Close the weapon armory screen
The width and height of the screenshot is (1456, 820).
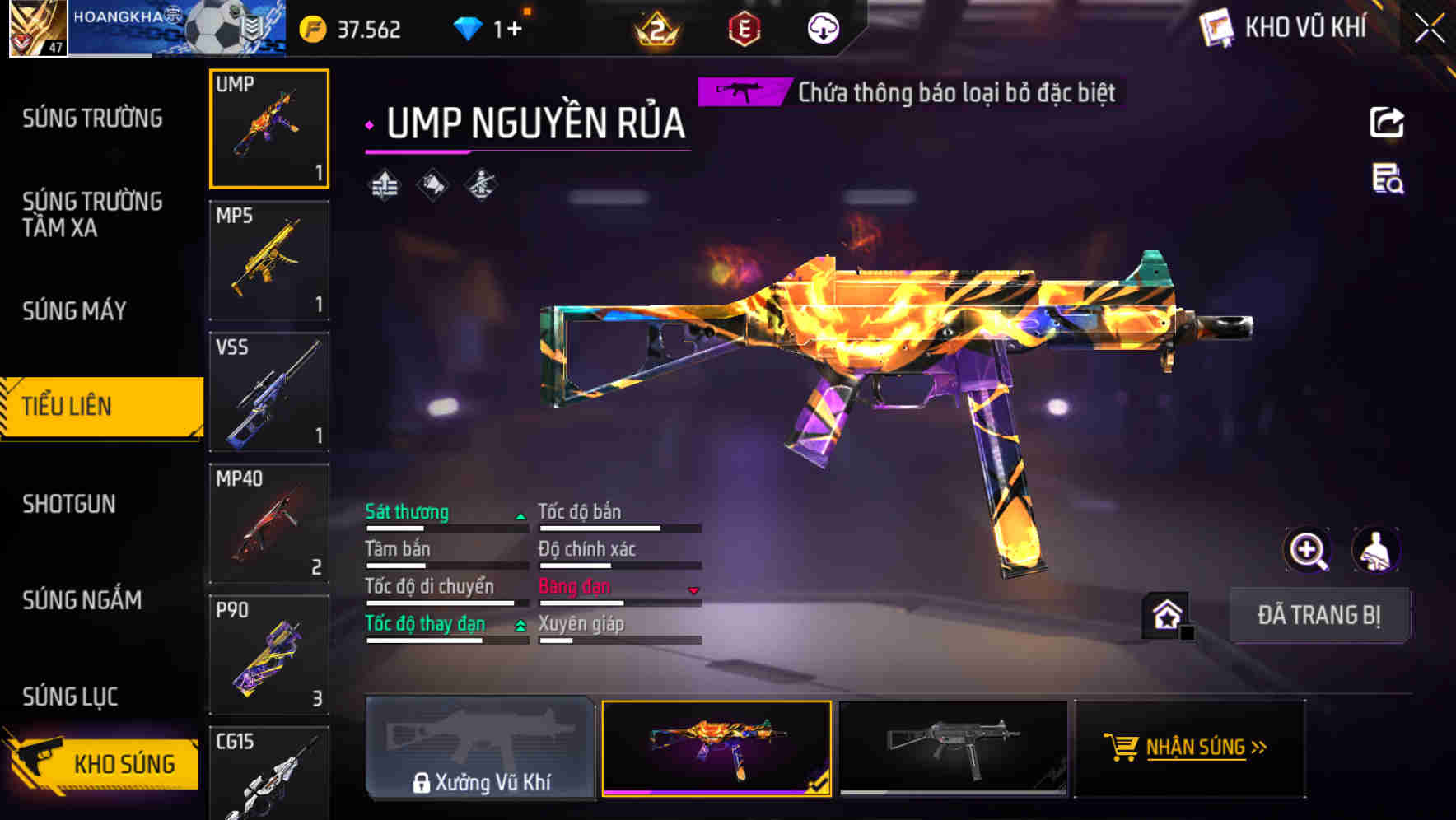pos(1430,29)
